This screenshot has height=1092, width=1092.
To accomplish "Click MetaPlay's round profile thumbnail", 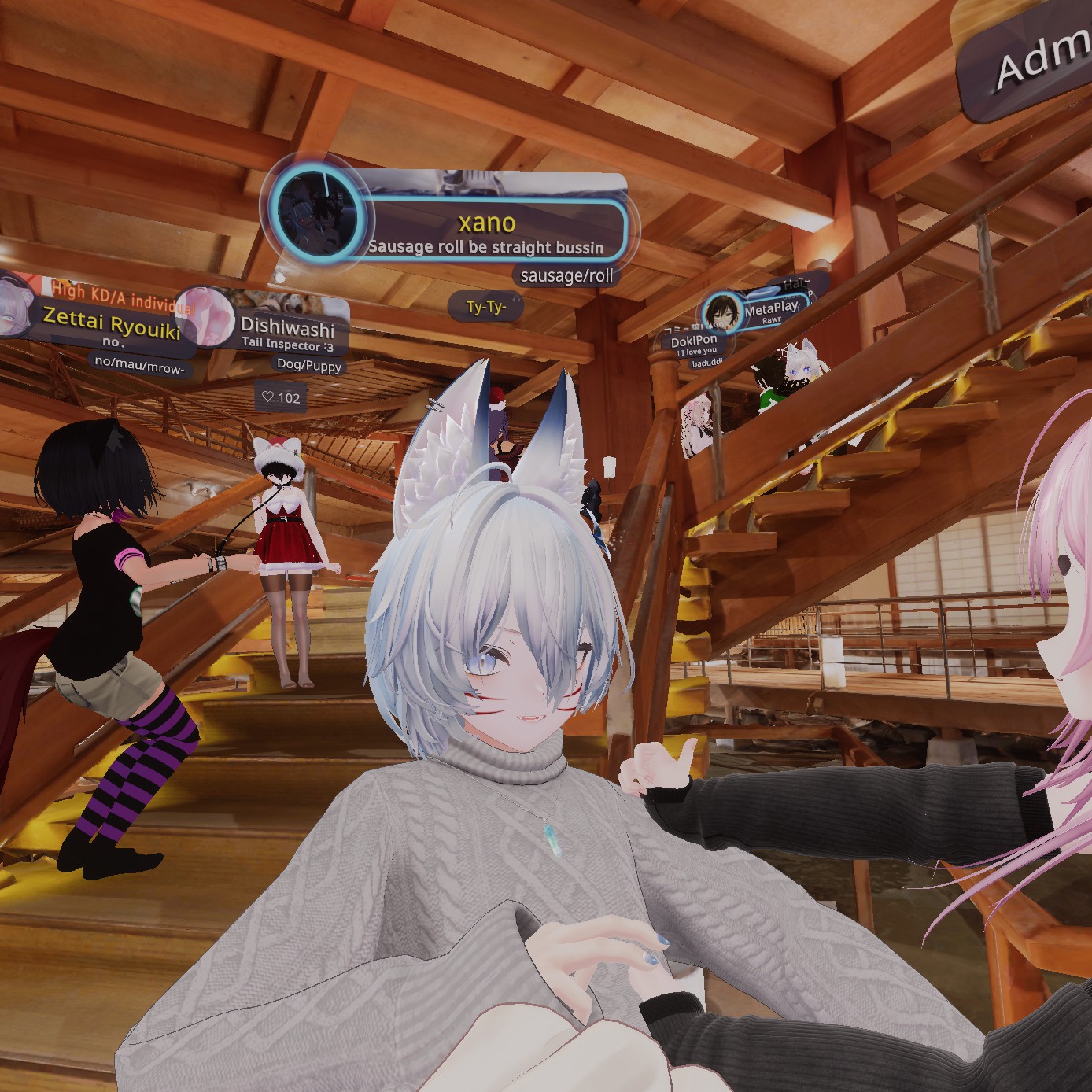I will (x=721, y=312).
